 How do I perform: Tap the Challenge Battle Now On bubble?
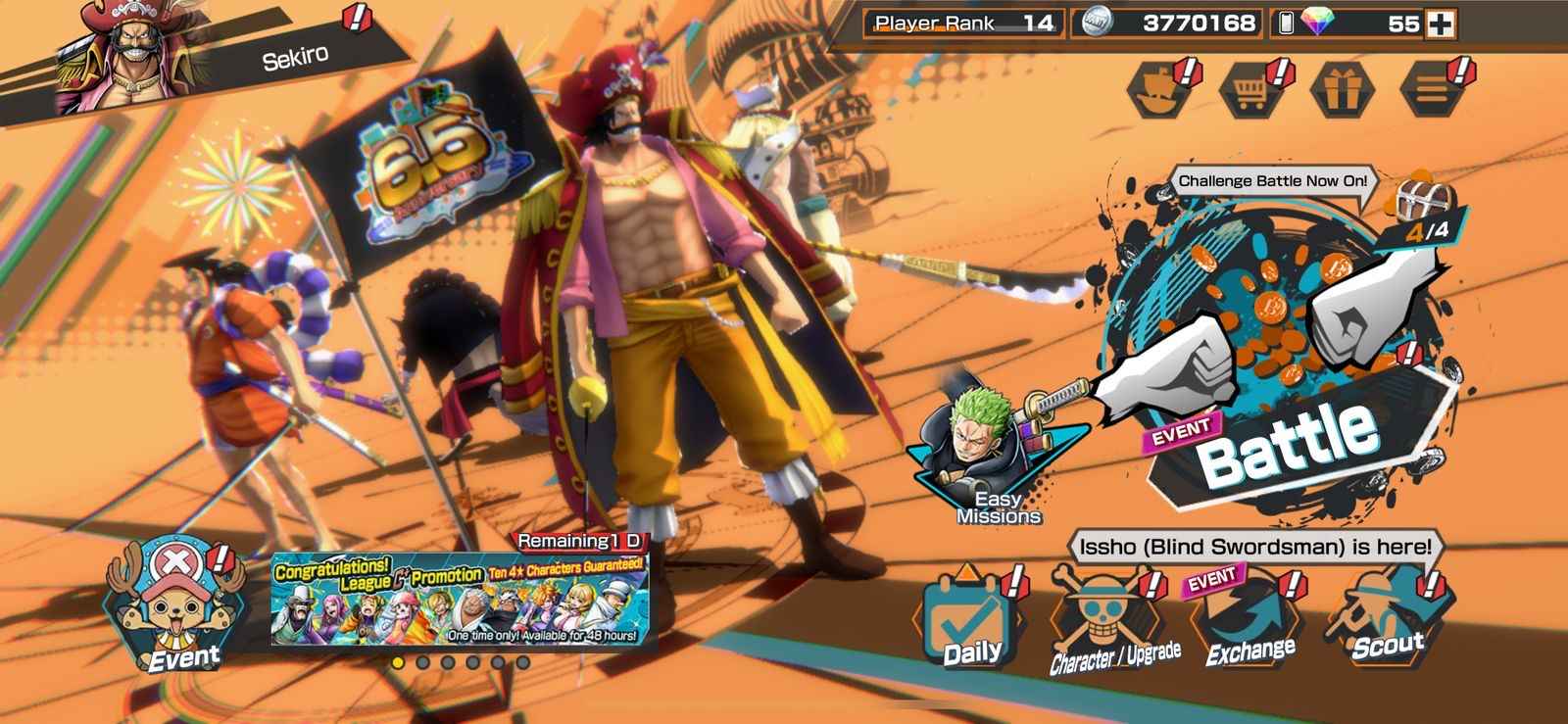1272,181
